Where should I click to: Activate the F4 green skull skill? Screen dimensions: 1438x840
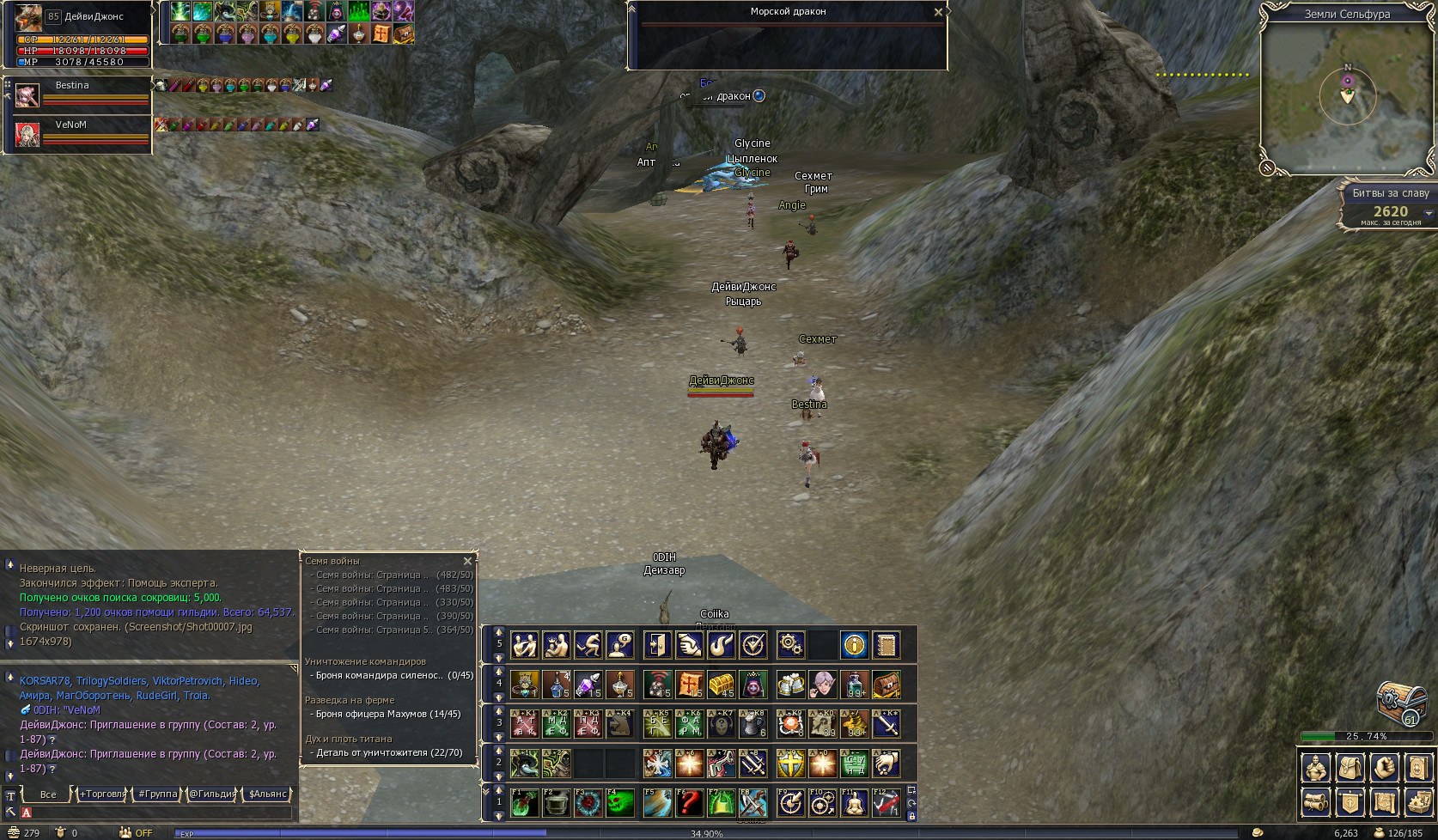(620, 803)
